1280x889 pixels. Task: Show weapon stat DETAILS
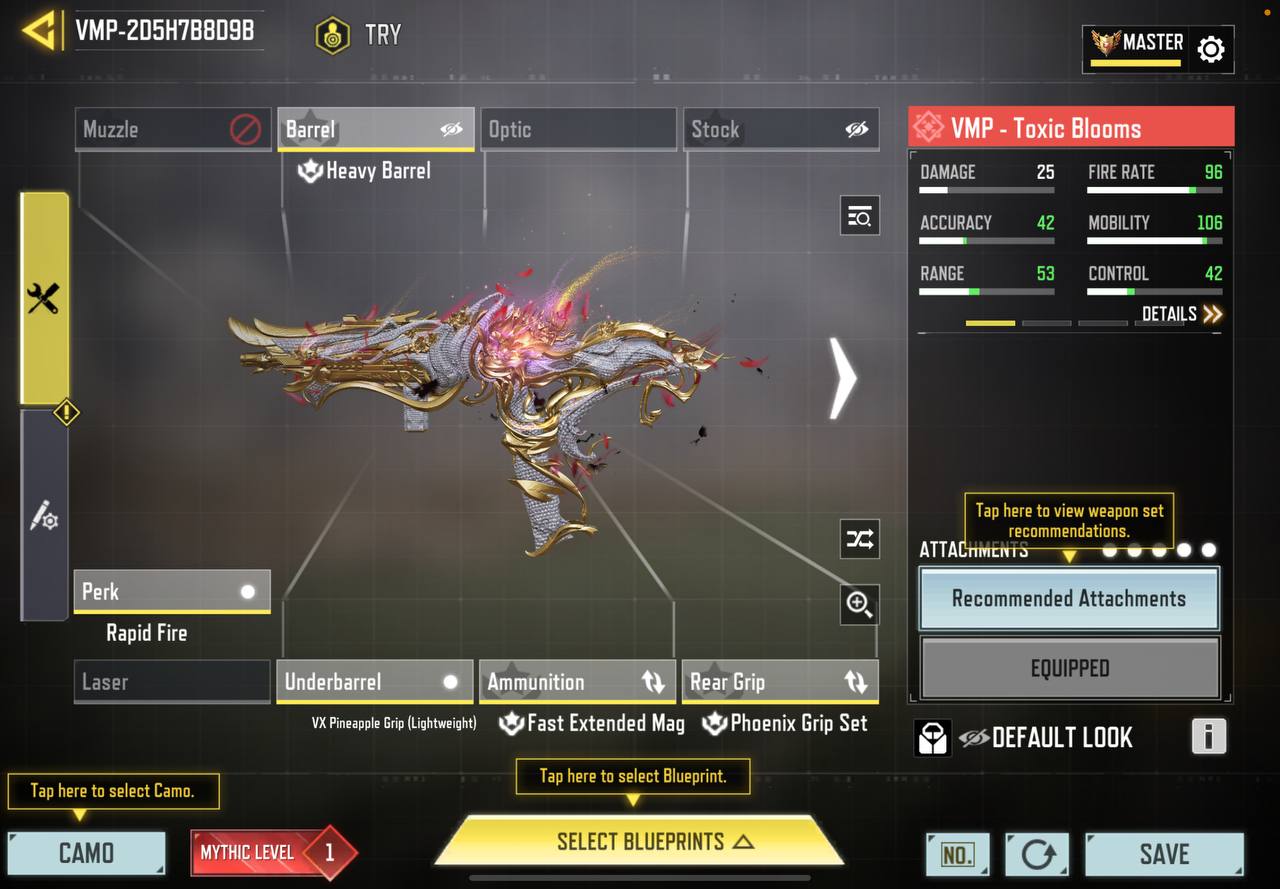point(1182,314)
